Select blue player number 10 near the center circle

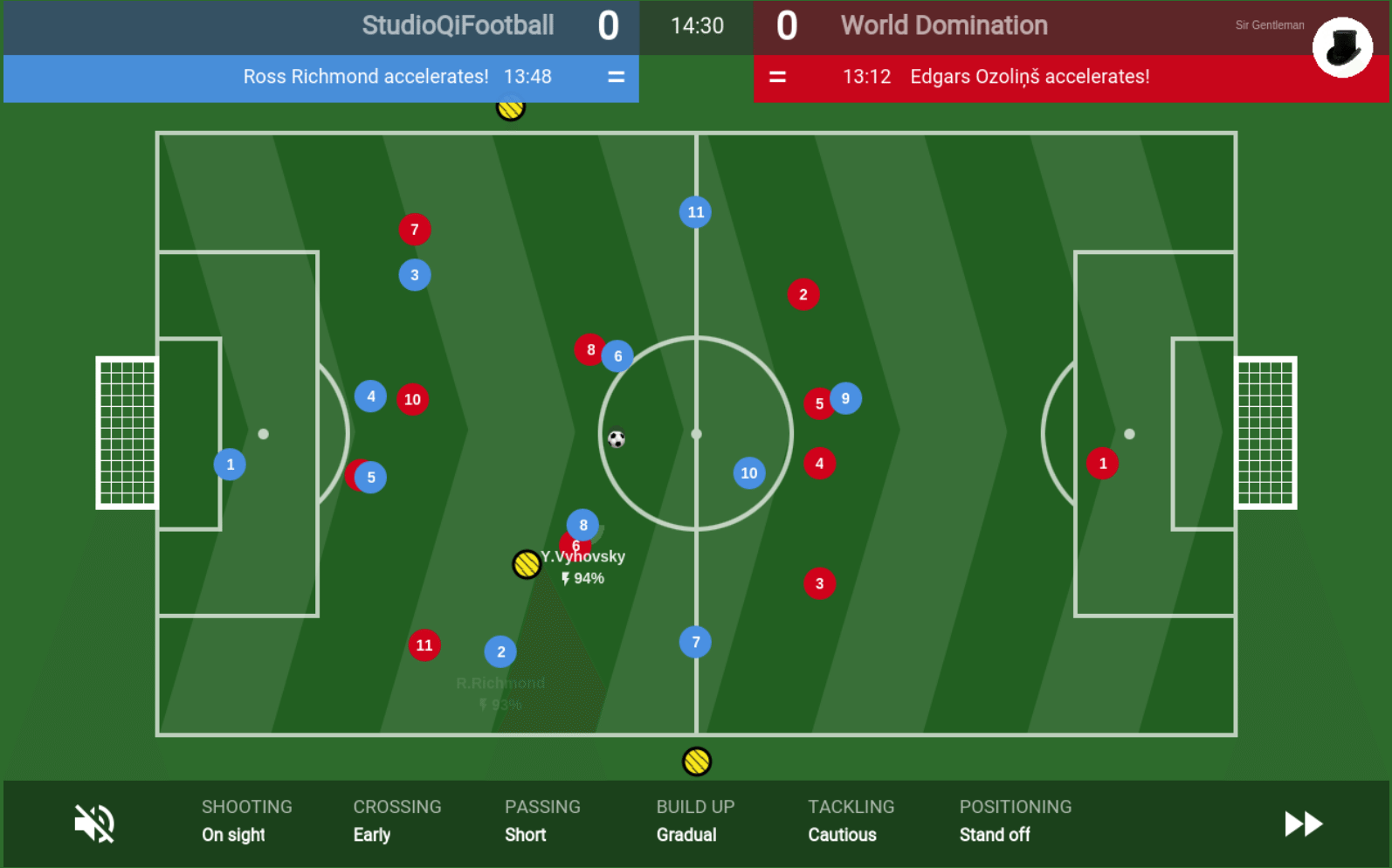(x=748, y=472)
